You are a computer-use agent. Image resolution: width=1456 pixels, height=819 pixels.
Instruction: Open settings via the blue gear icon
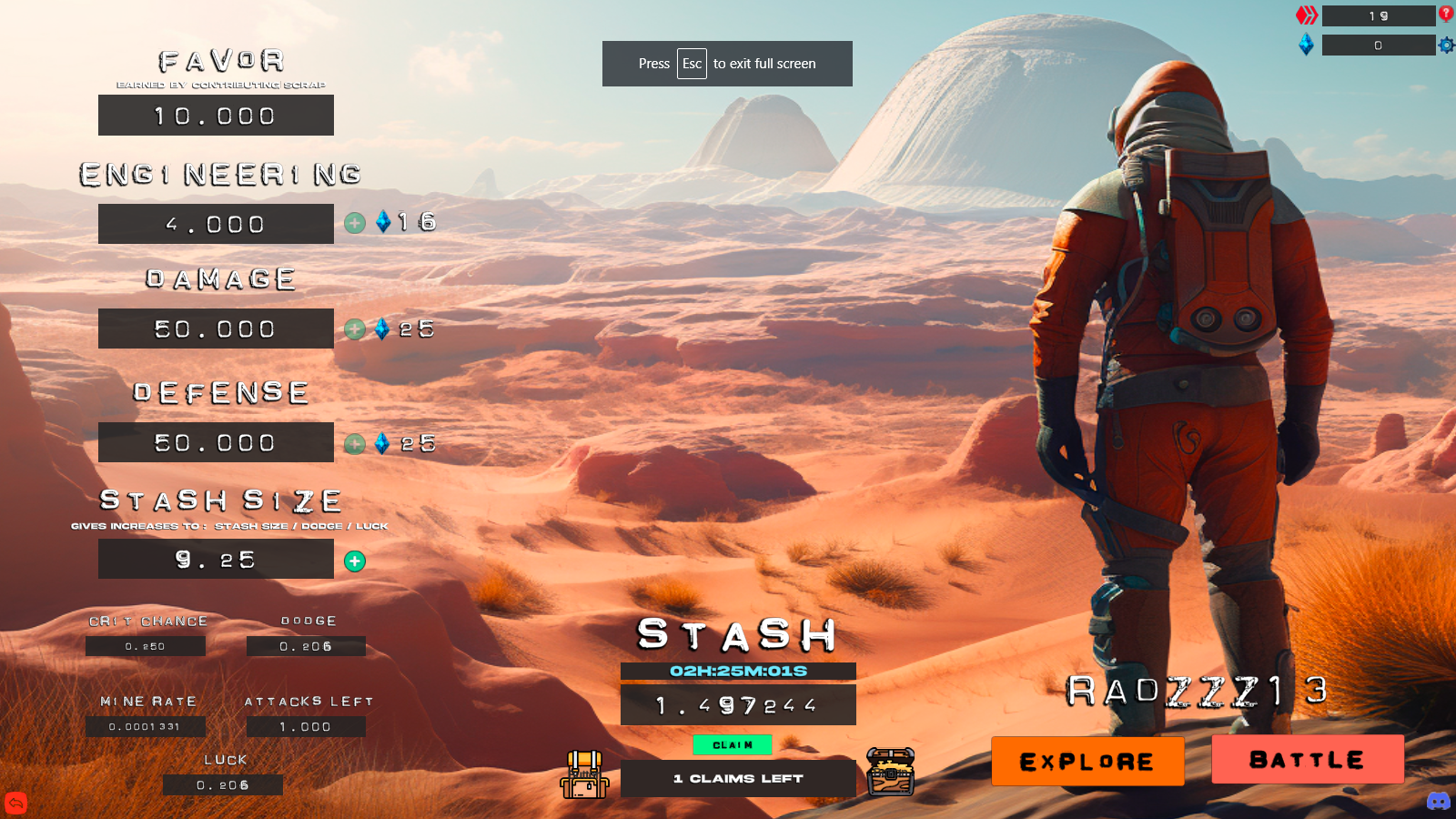pyautogui.click(x=1446, y=45)
